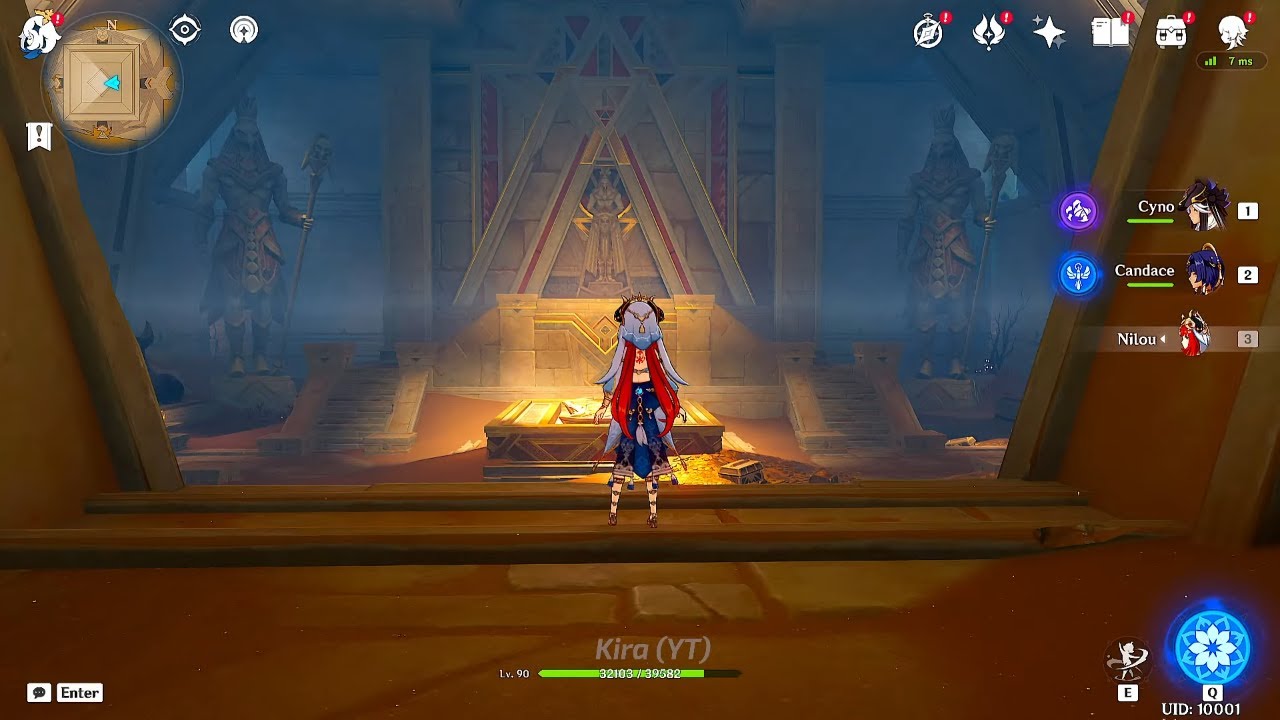Click the circular minimap
The width and height of the screenshot is (1280, 720).
click(x=110, y=84)
